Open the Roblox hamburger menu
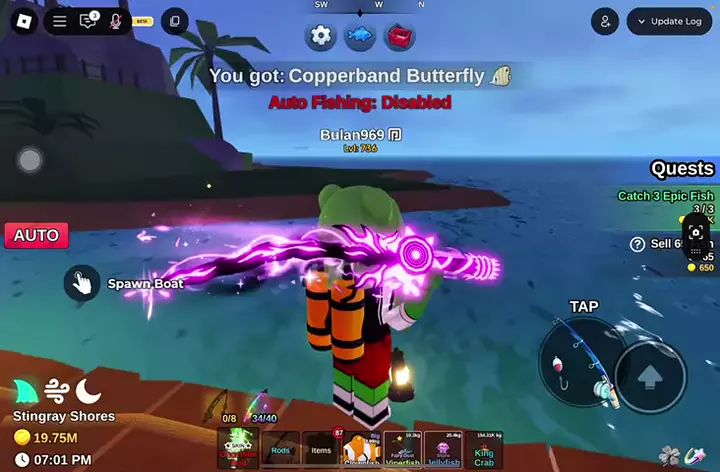This screenshot has height=472, width=720. 60,21
